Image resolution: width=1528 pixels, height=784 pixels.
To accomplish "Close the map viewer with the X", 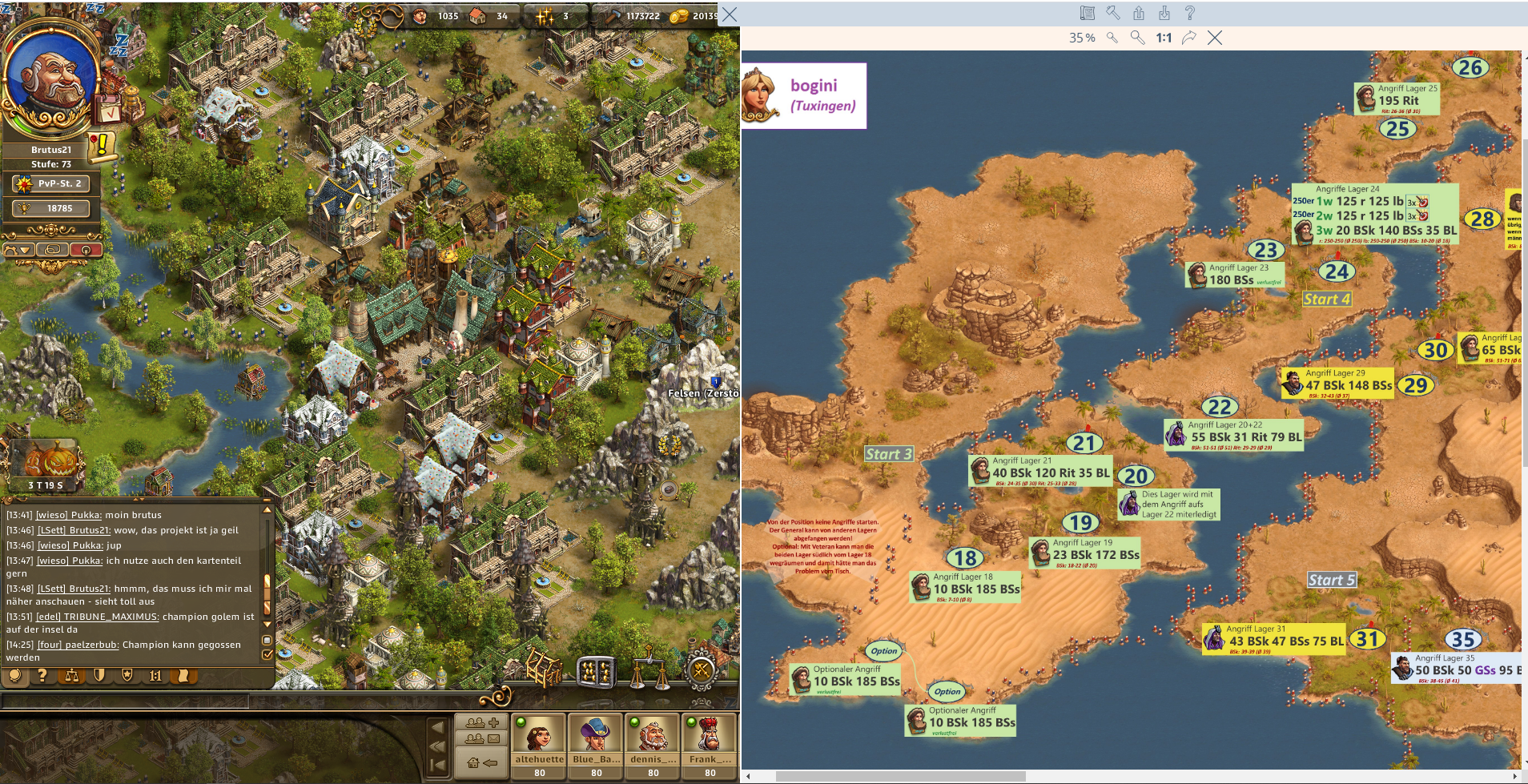I will [x=1215, y=38].
